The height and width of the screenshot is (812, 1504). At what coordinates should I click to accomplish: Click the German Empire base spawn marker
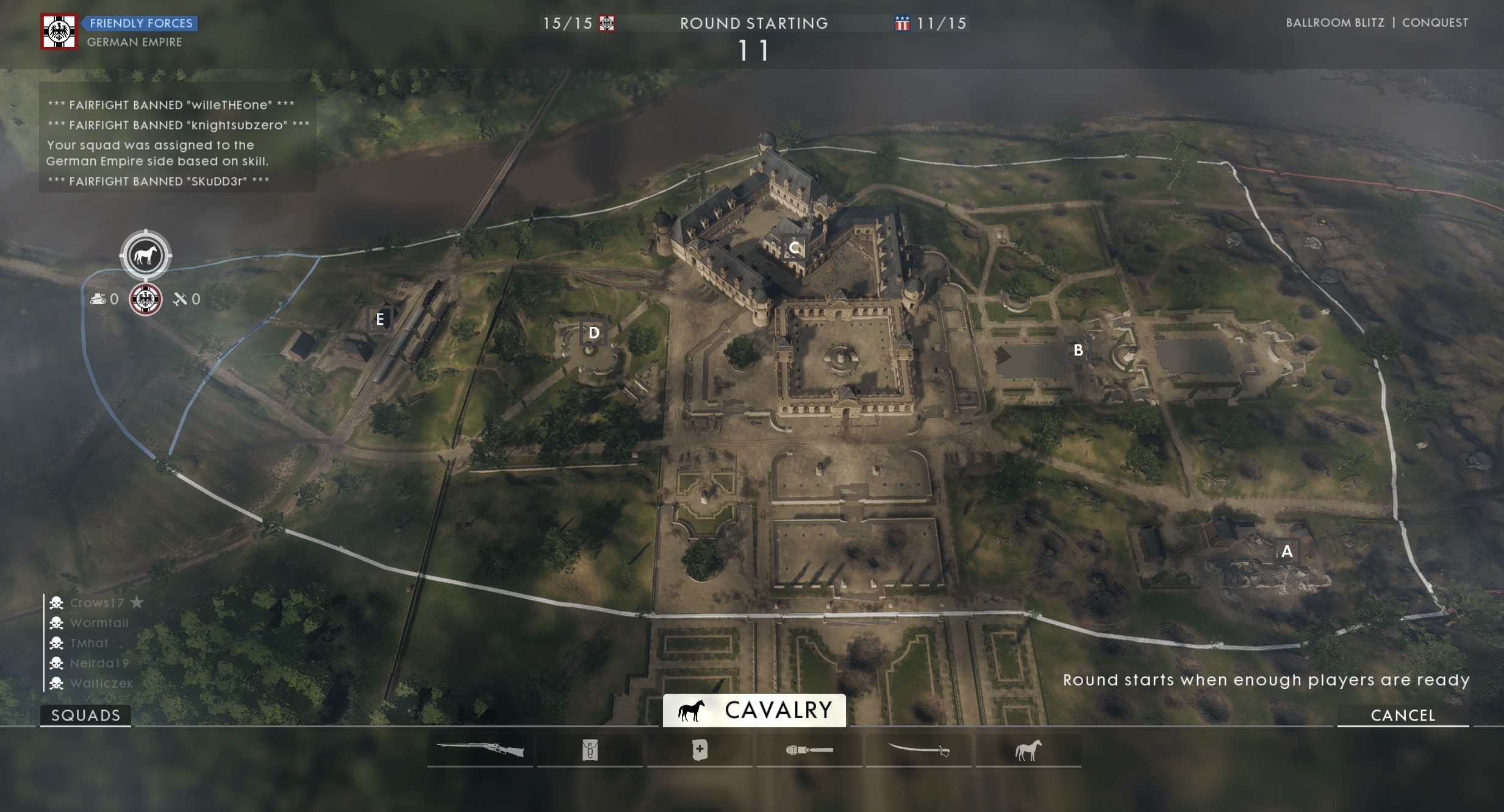click(146, 299)
